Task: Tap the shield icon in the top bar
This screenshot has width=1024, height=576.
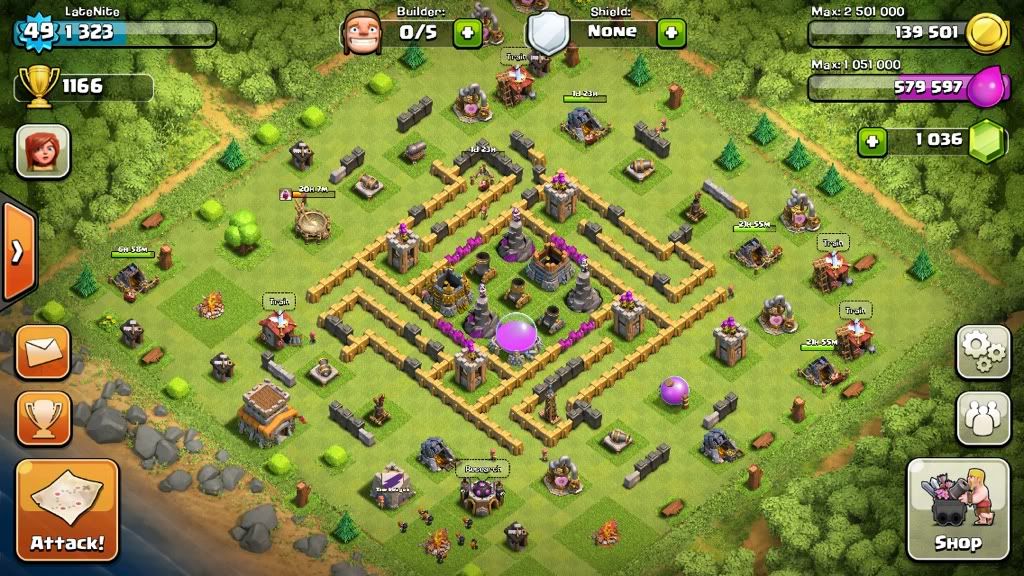Action: pyautogui.click(x=547, y=33)
